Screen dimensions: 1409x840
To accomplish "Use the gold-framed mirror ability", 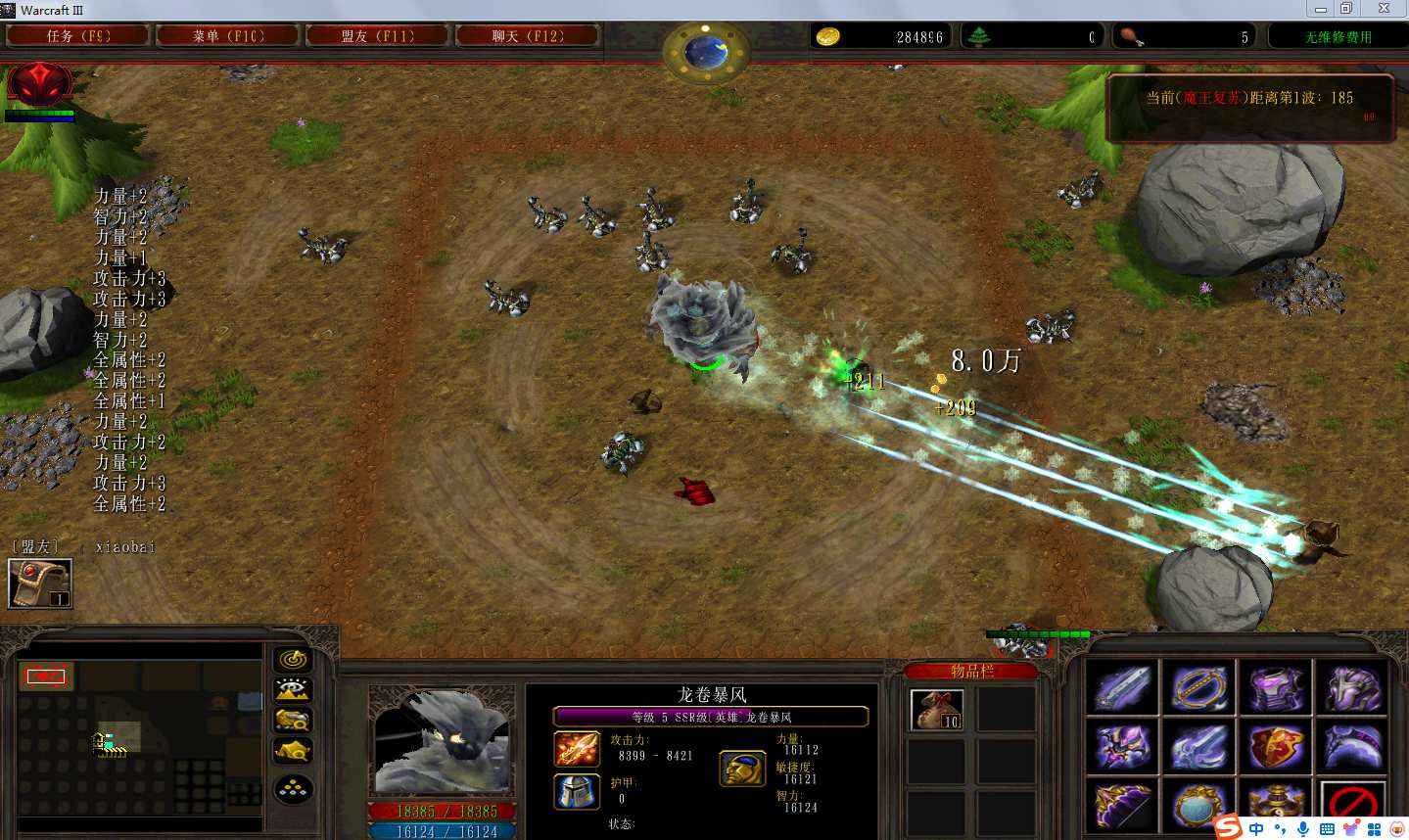I will coord(1199,808).
